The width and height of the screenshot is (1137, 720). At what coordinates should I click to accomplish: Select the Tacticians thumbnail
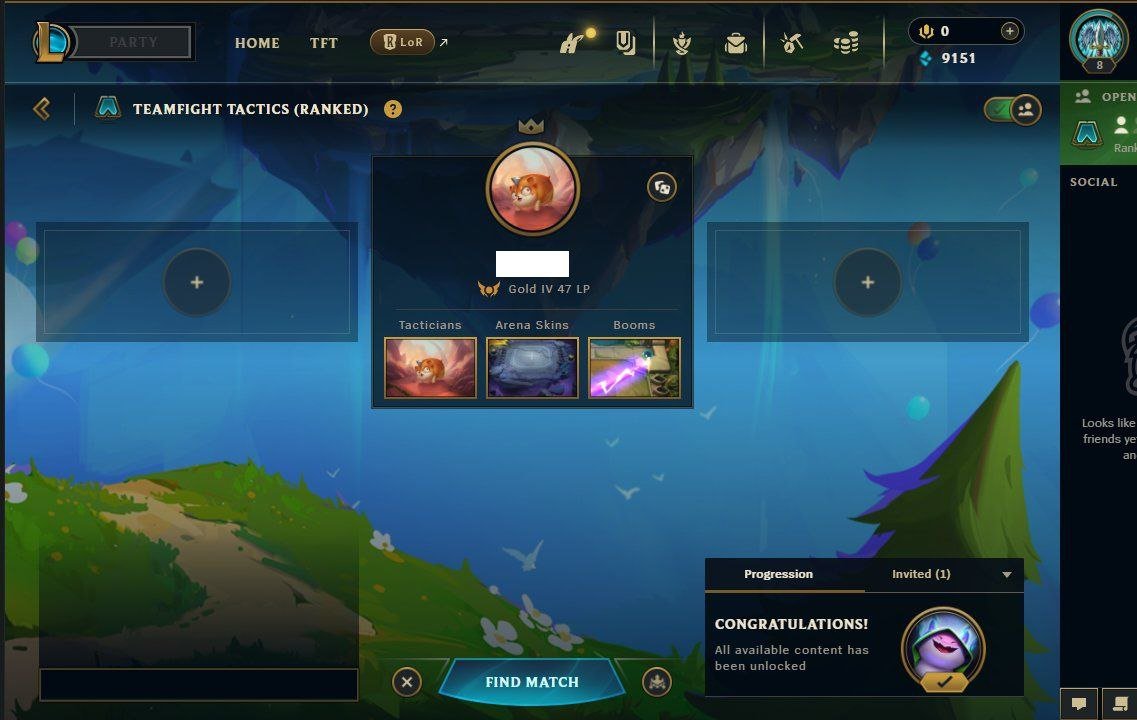click(430, 367)
